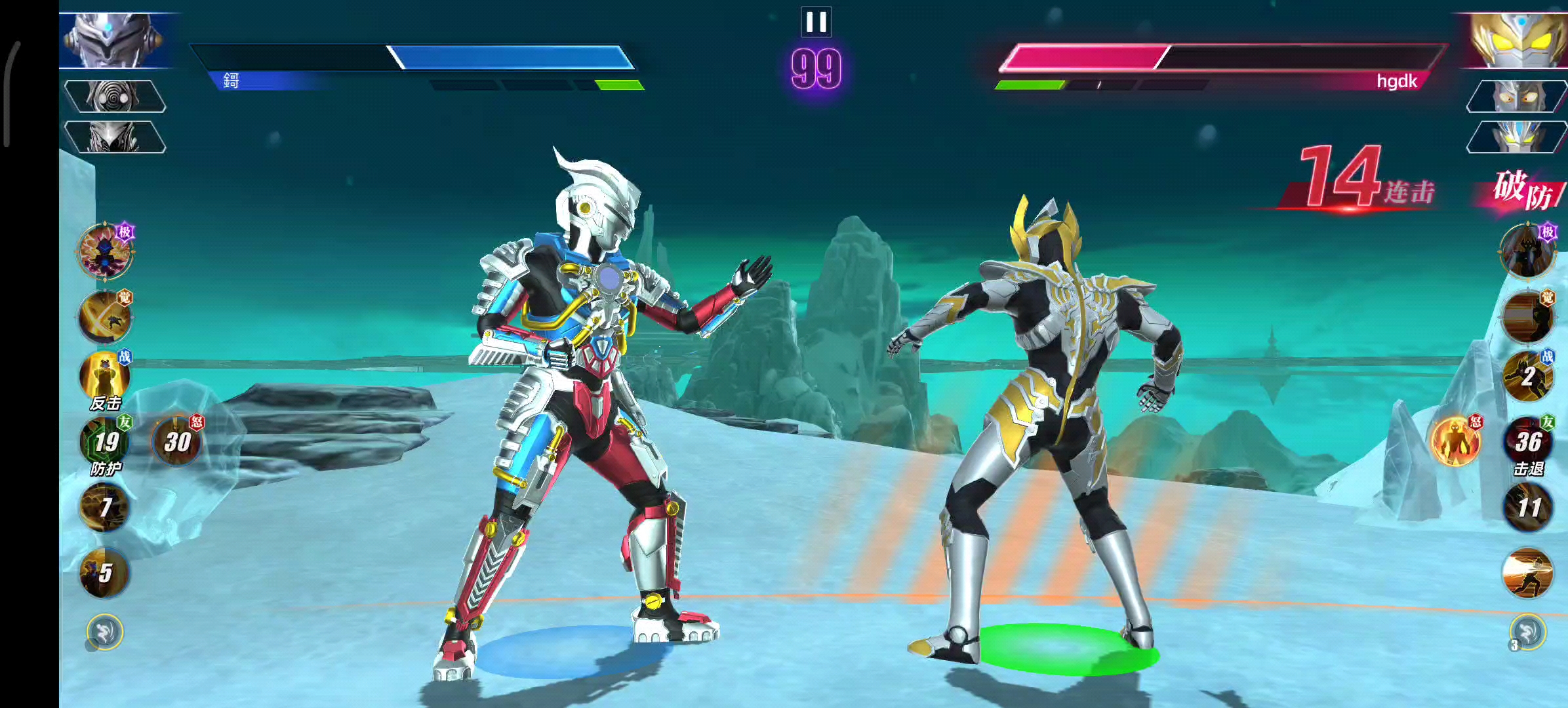This screenshot has height=708, width=1568.
Task: Use the 防护 guard assist skill
Action: click(x=105, y=442)
